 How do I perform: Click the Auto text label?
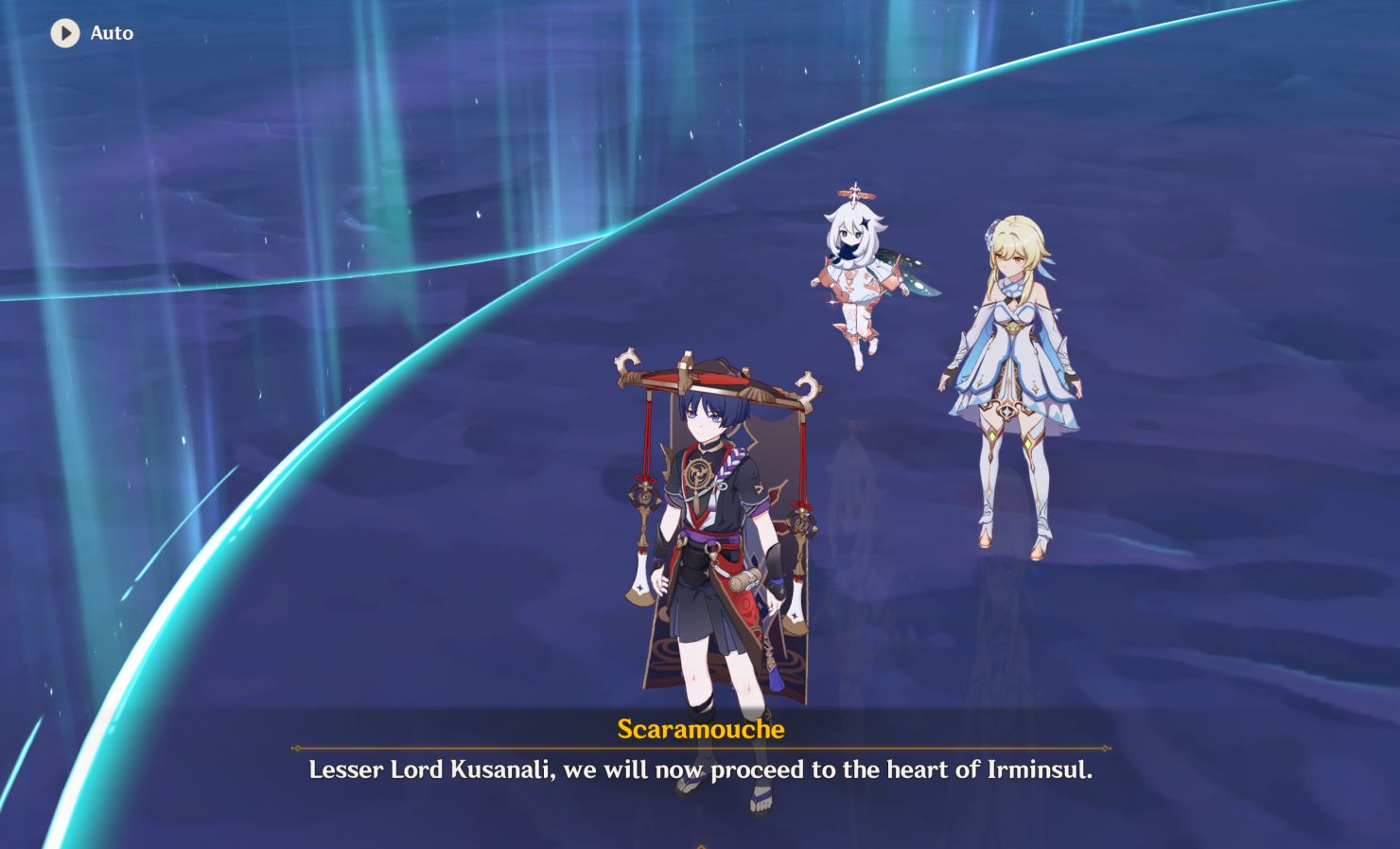pos(113,32)
